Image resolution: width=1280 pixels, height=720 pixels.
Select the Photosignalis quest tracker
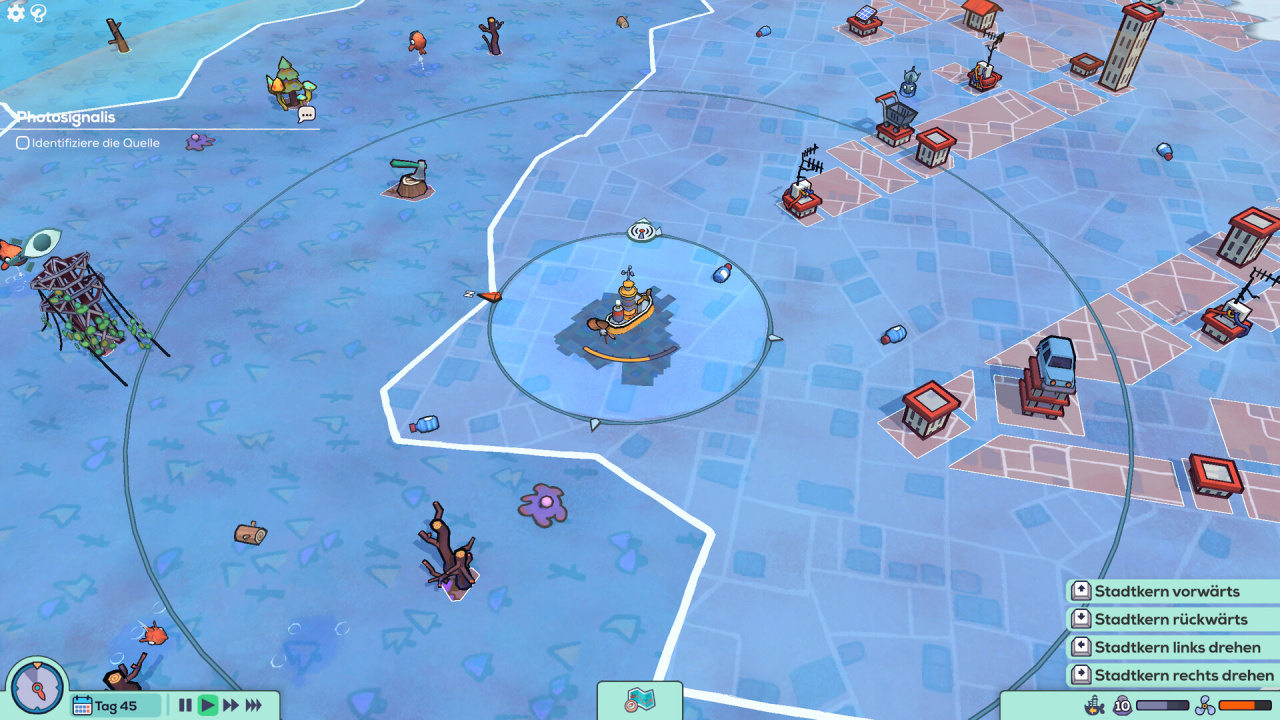pyautogui.click(x=66, y=117)
